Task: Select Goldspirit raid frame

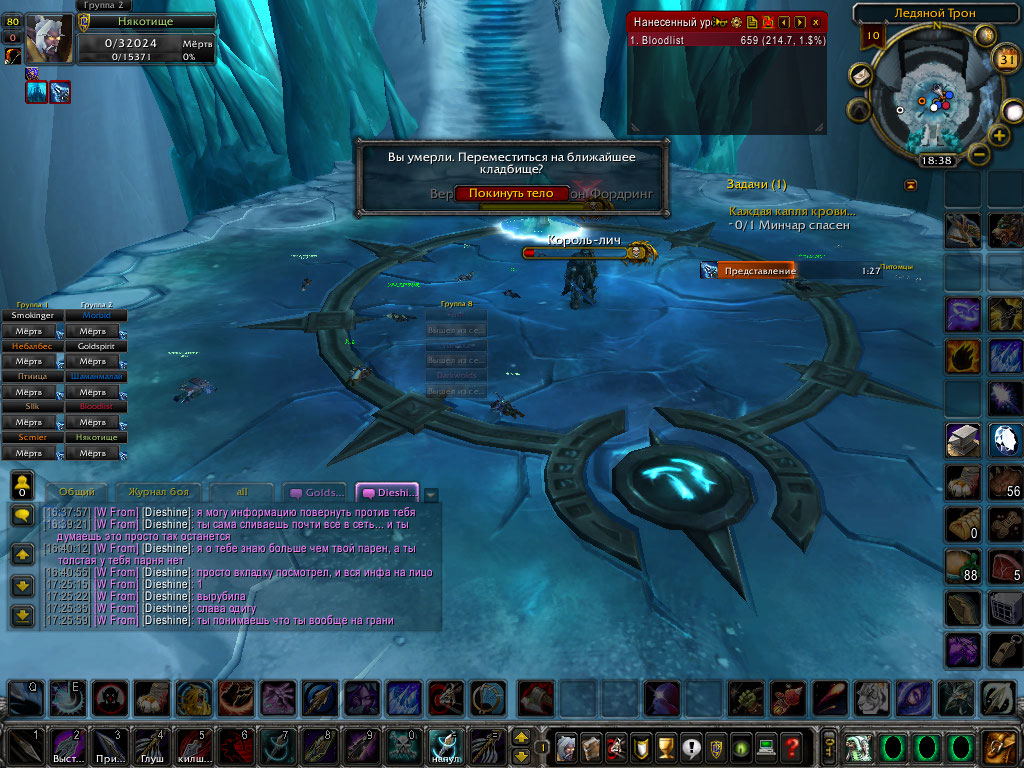Action: pos(96,346)
